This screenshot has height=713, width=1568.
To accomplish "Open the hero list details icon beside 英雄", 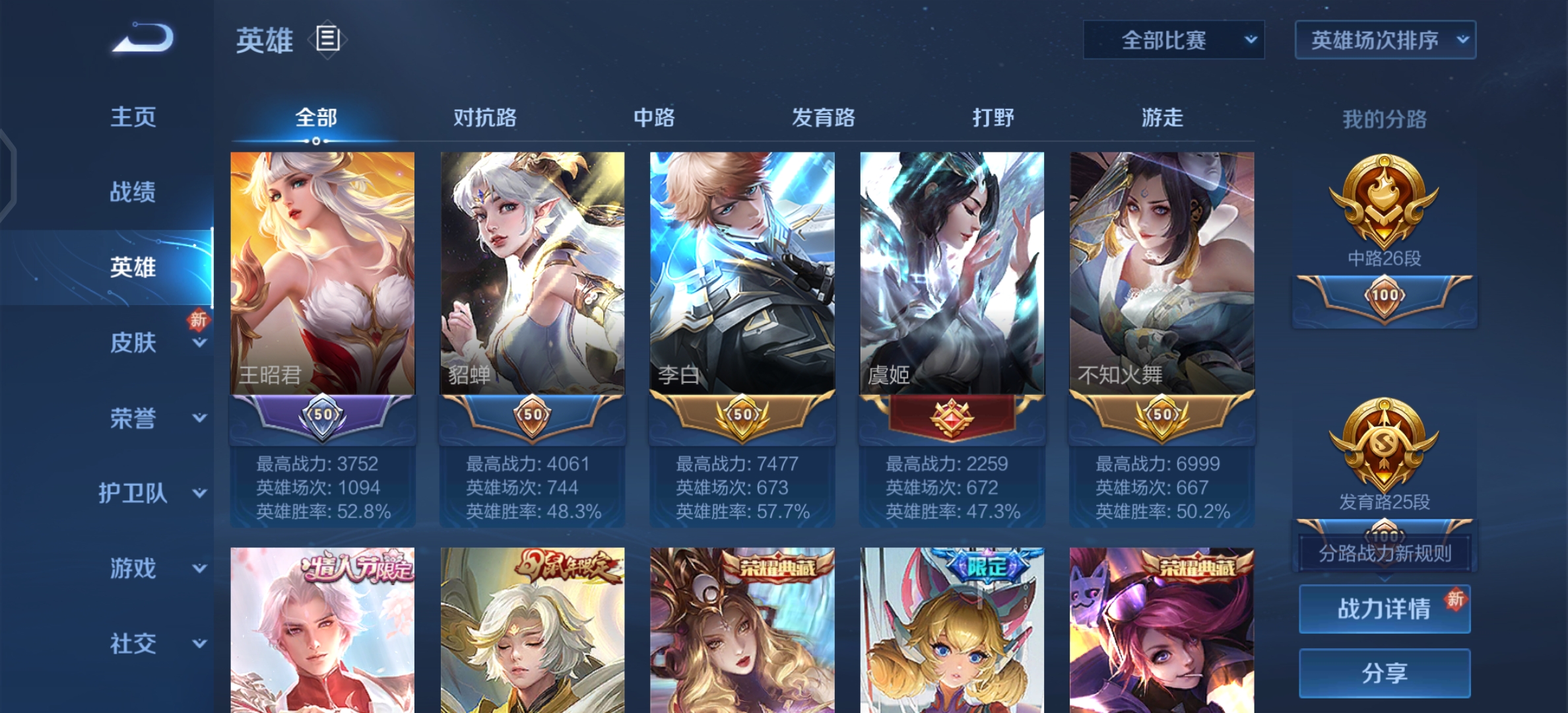I will pos(327,40).
